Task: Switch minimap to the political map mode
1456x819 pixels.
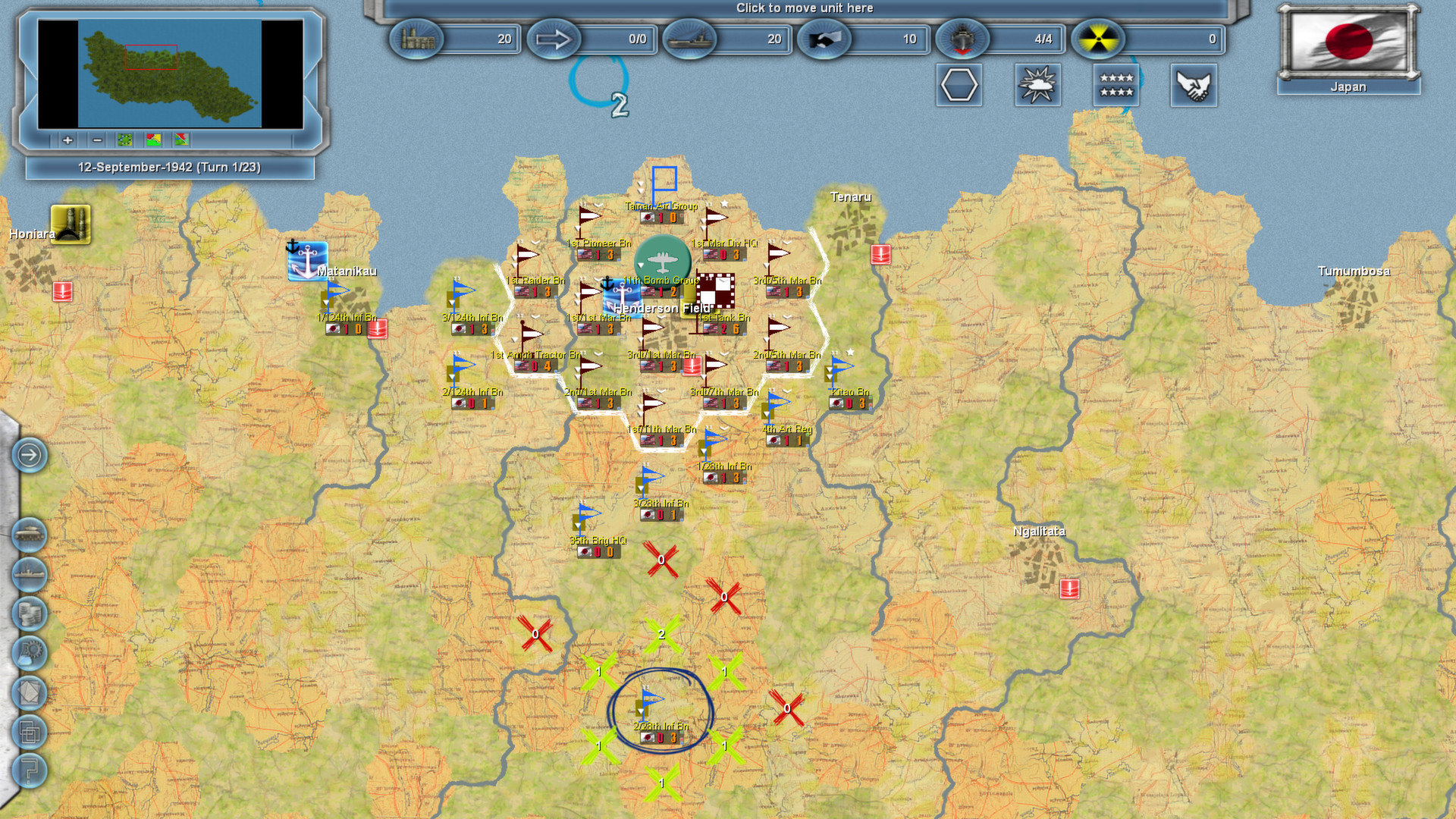Action: tap(182, 140)
